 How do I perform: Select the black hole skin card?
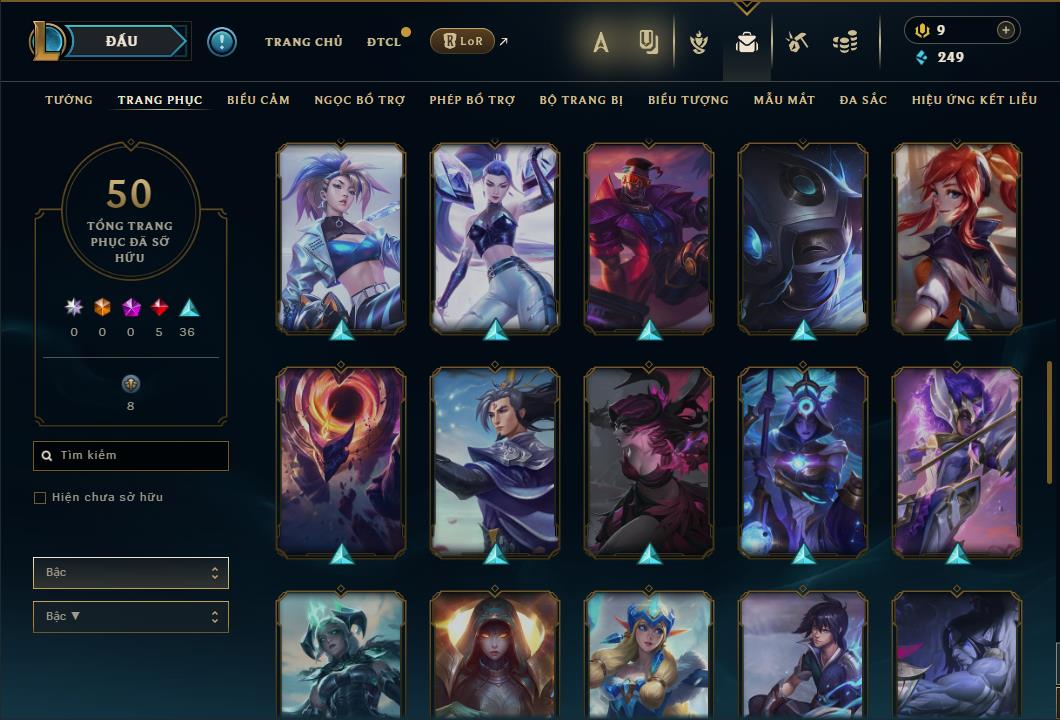point(341,460)
